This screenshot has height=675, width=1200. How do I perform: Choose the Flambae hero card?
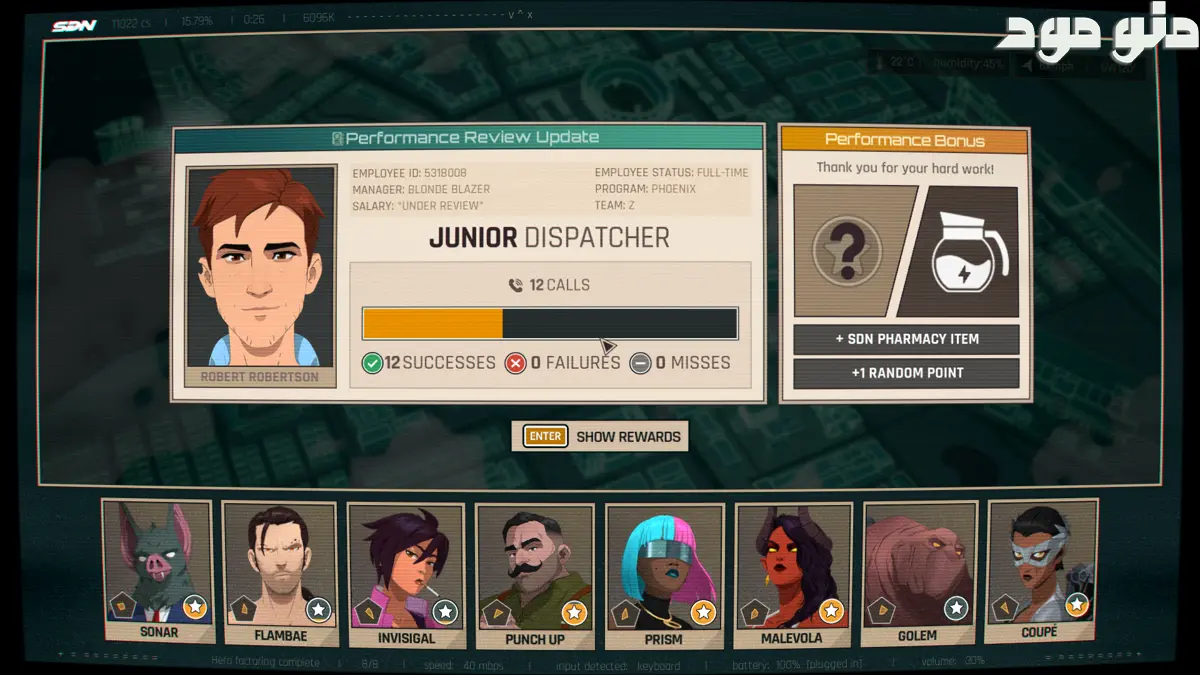pyautogui.click(x=281, y=572)
